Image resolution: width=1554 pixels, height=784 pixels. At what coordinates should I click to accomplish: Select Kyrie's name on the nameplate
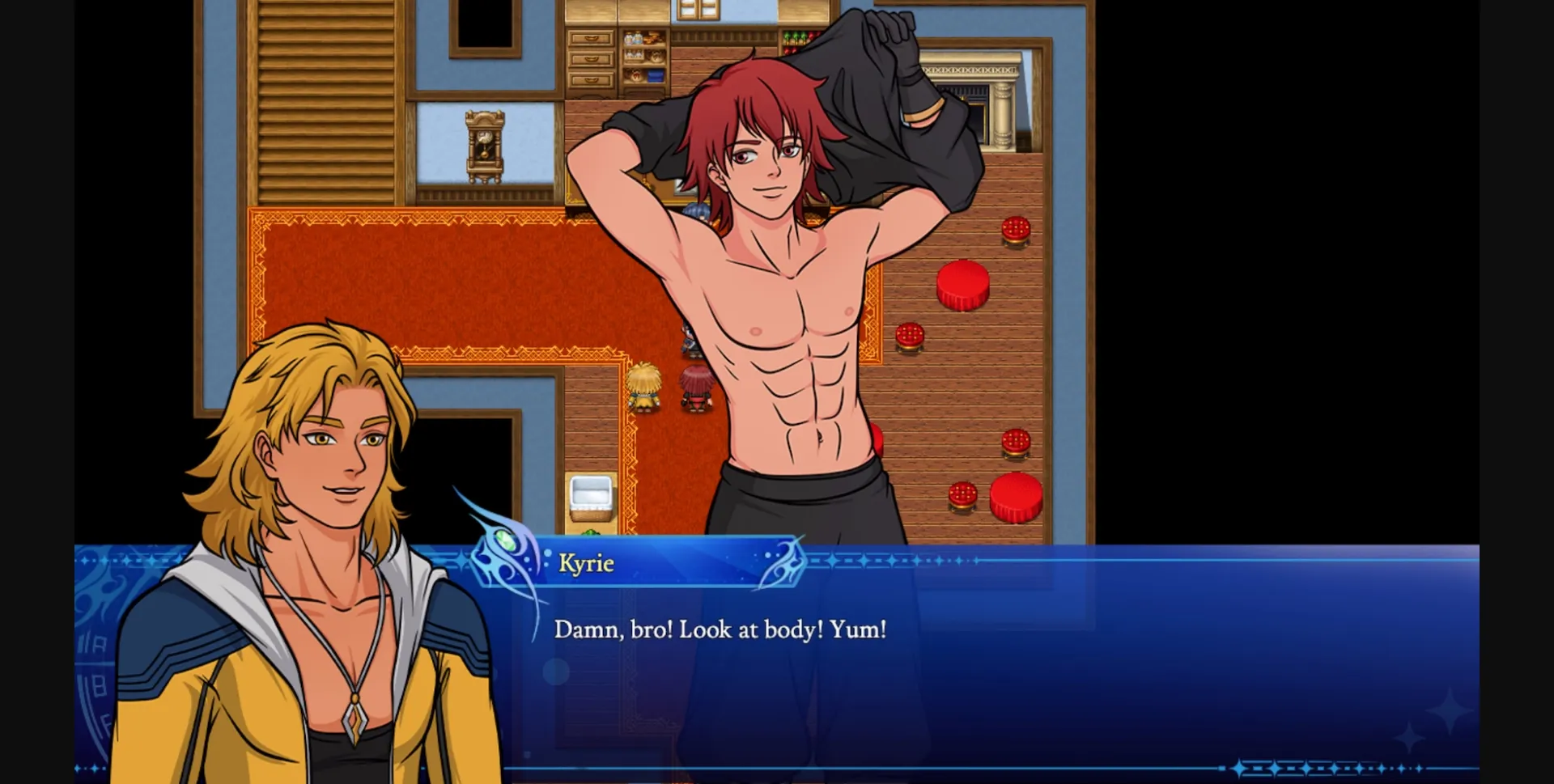coord(586,564)
